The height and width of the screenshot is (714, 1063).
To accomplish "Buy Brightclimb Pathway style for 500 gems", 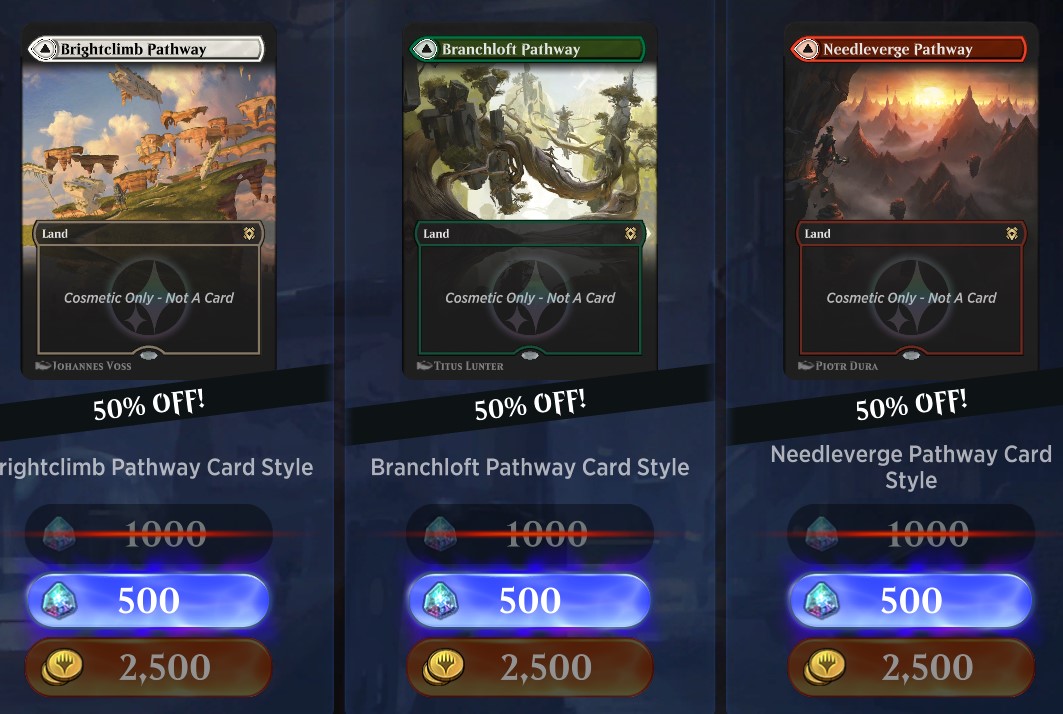I will [x=148, y=600].
